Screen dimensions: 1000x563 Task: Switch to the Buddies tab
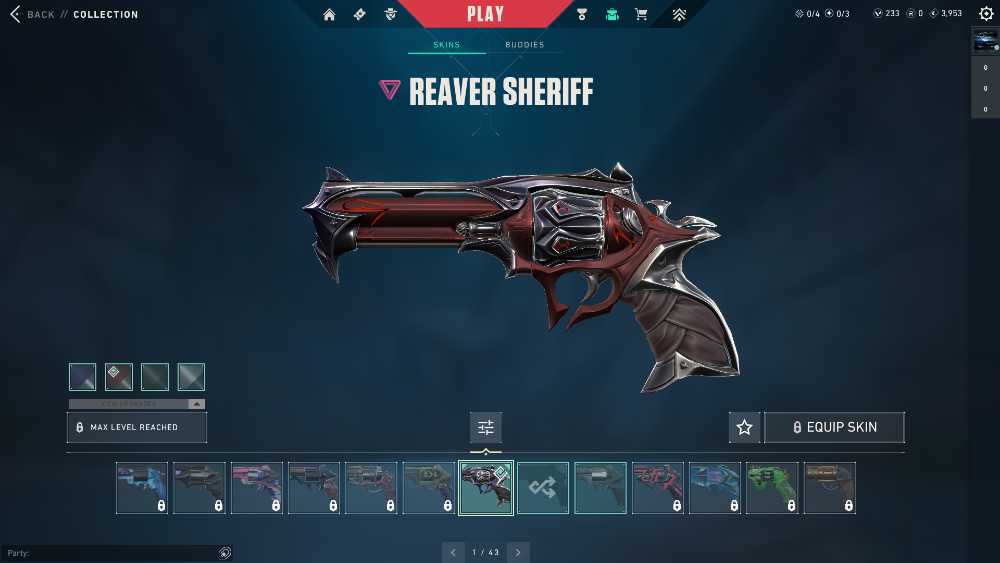coord(524,45)
